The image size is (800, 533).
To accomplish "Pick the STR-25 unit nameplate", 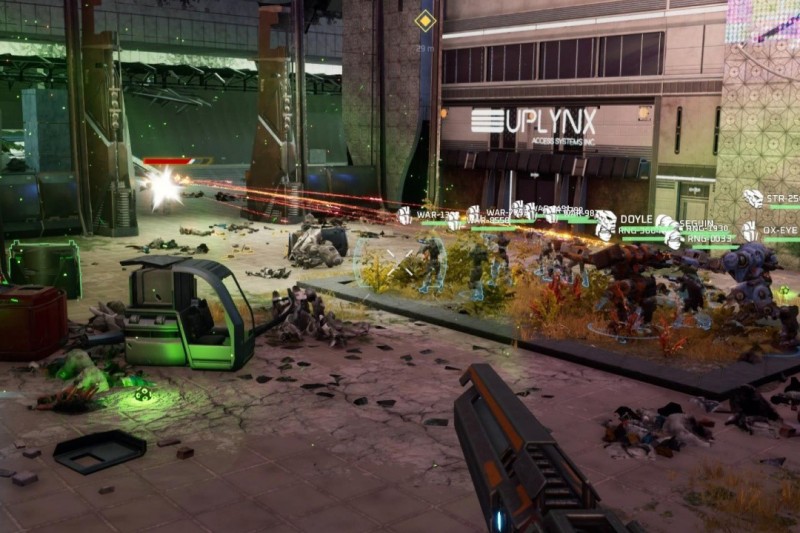I will click(x=784, y=199).
